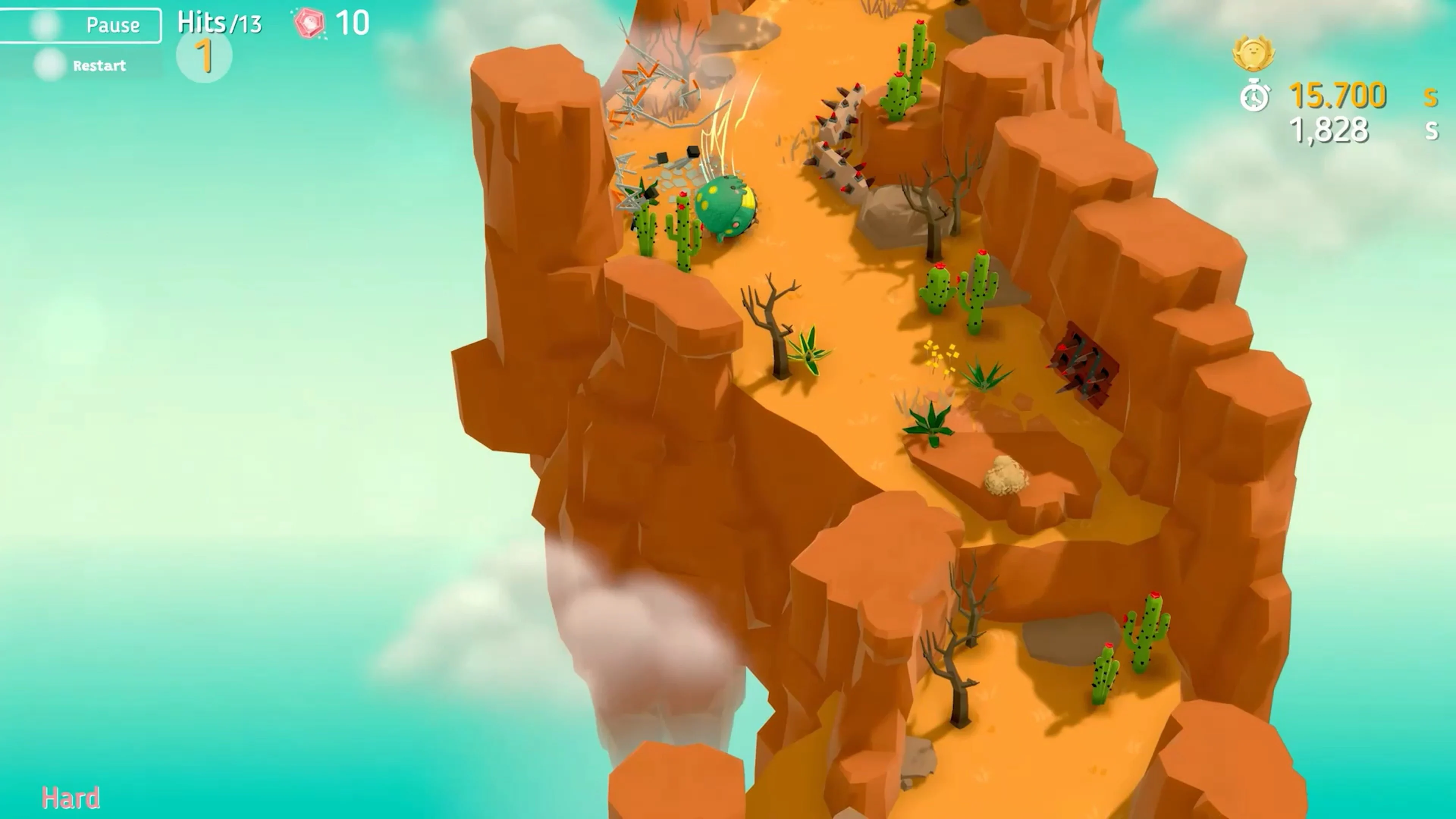Click the Hard difficulty label
The width and height of the screenshot is (1456, 819).
point(71,797)
